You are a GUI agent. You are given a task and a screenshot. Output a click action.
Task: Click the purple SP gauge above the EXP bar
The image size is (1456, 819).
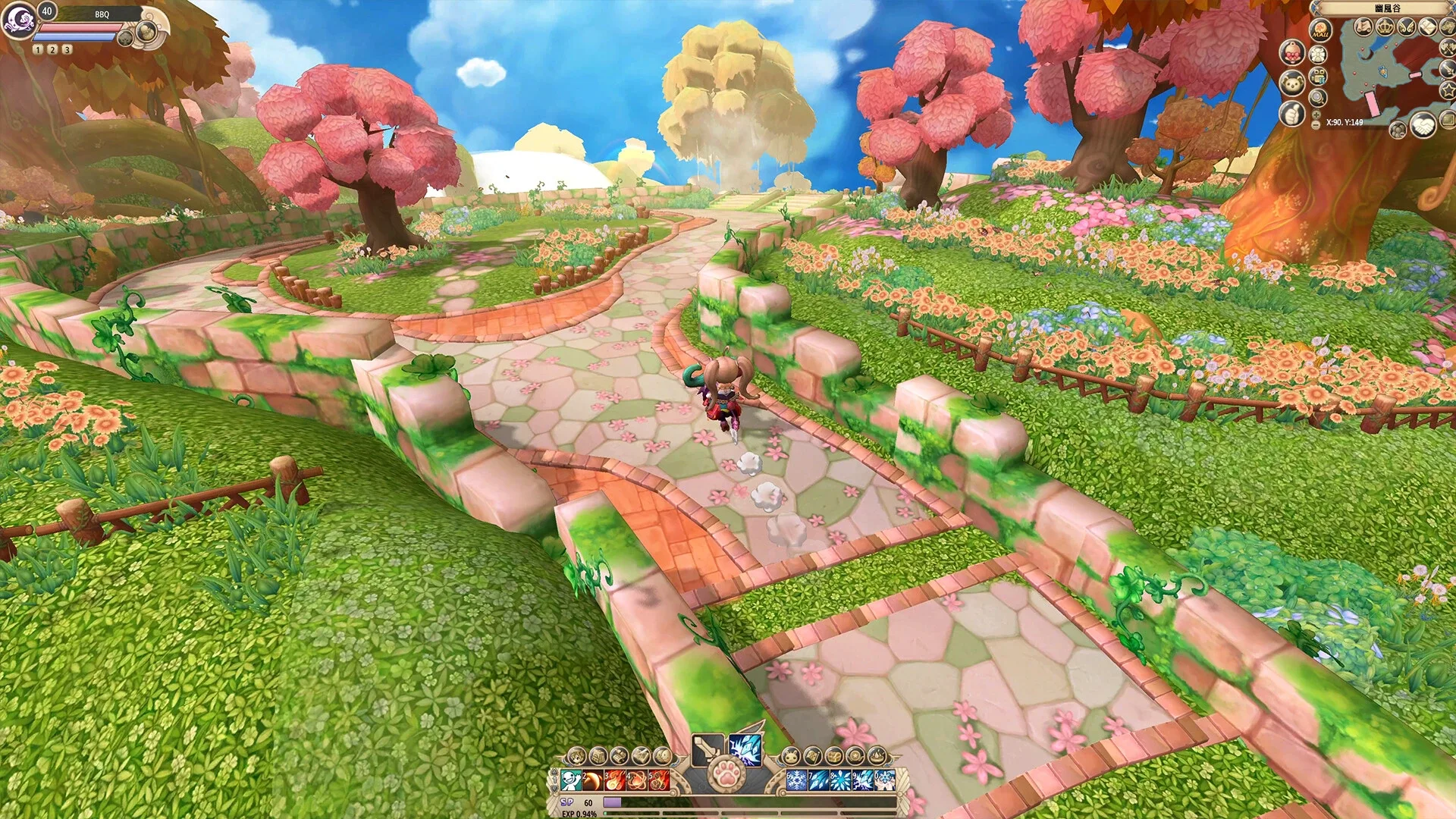point(613,802)
